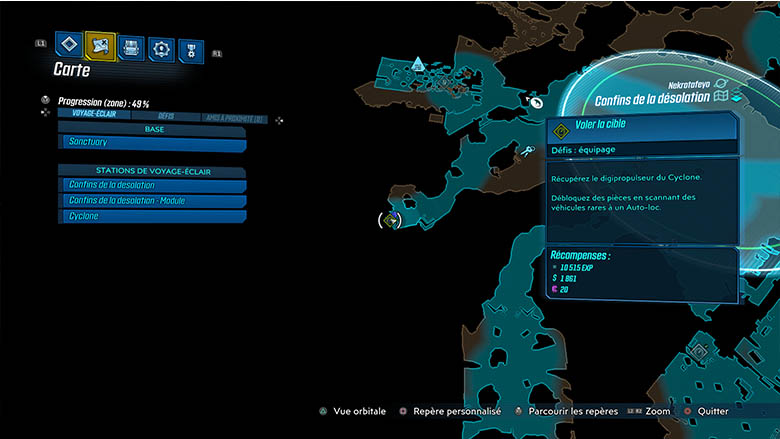Open the Amis à proximité sub-tab
This screenshot has width=780, height=439.
[x=233, y=119]
